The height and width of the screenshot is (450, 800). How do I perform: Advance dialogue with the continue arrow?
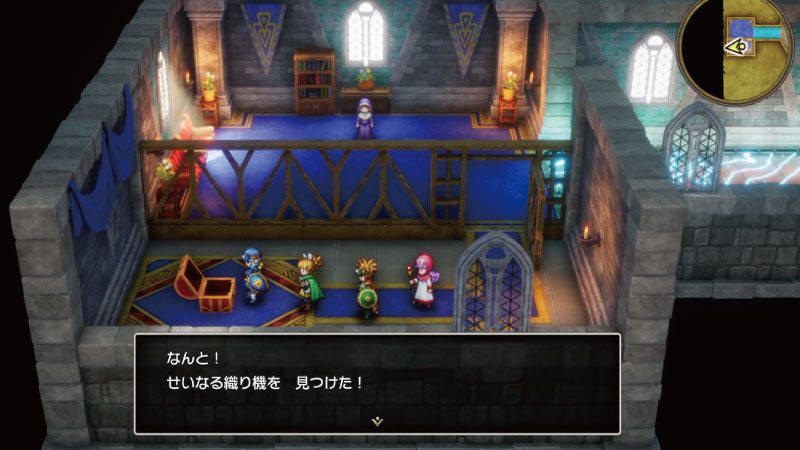pos(377,421)
